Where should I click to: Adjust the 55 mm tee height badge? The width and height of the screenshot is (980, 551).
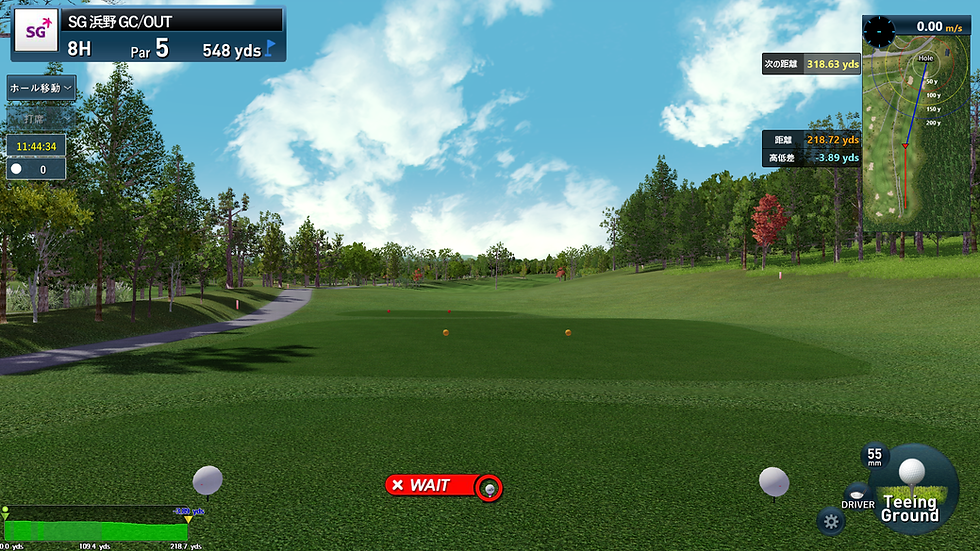click(x=874, y=456)
